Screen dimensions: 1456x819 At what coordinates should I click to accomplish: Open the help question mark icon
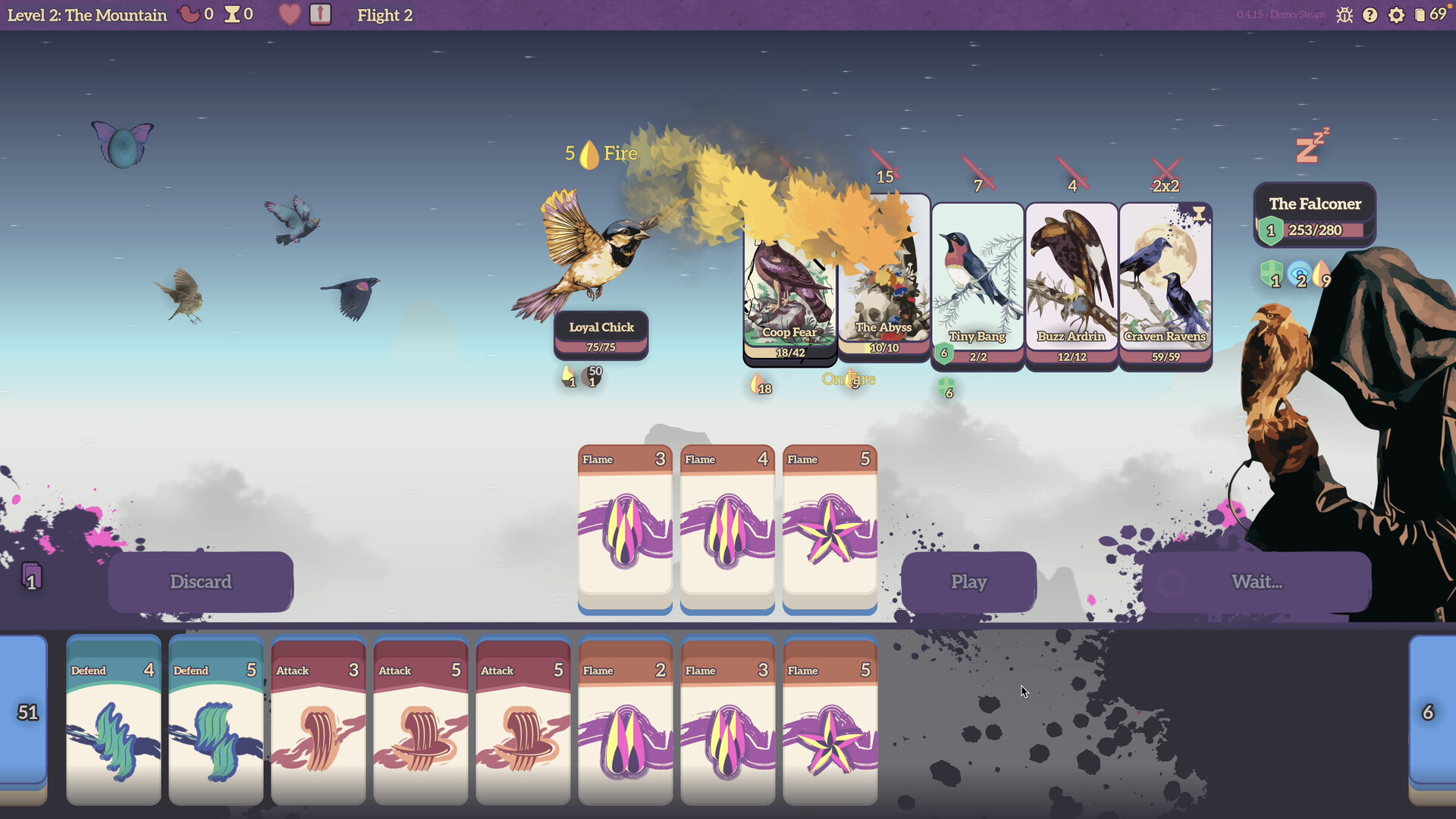1370,15
